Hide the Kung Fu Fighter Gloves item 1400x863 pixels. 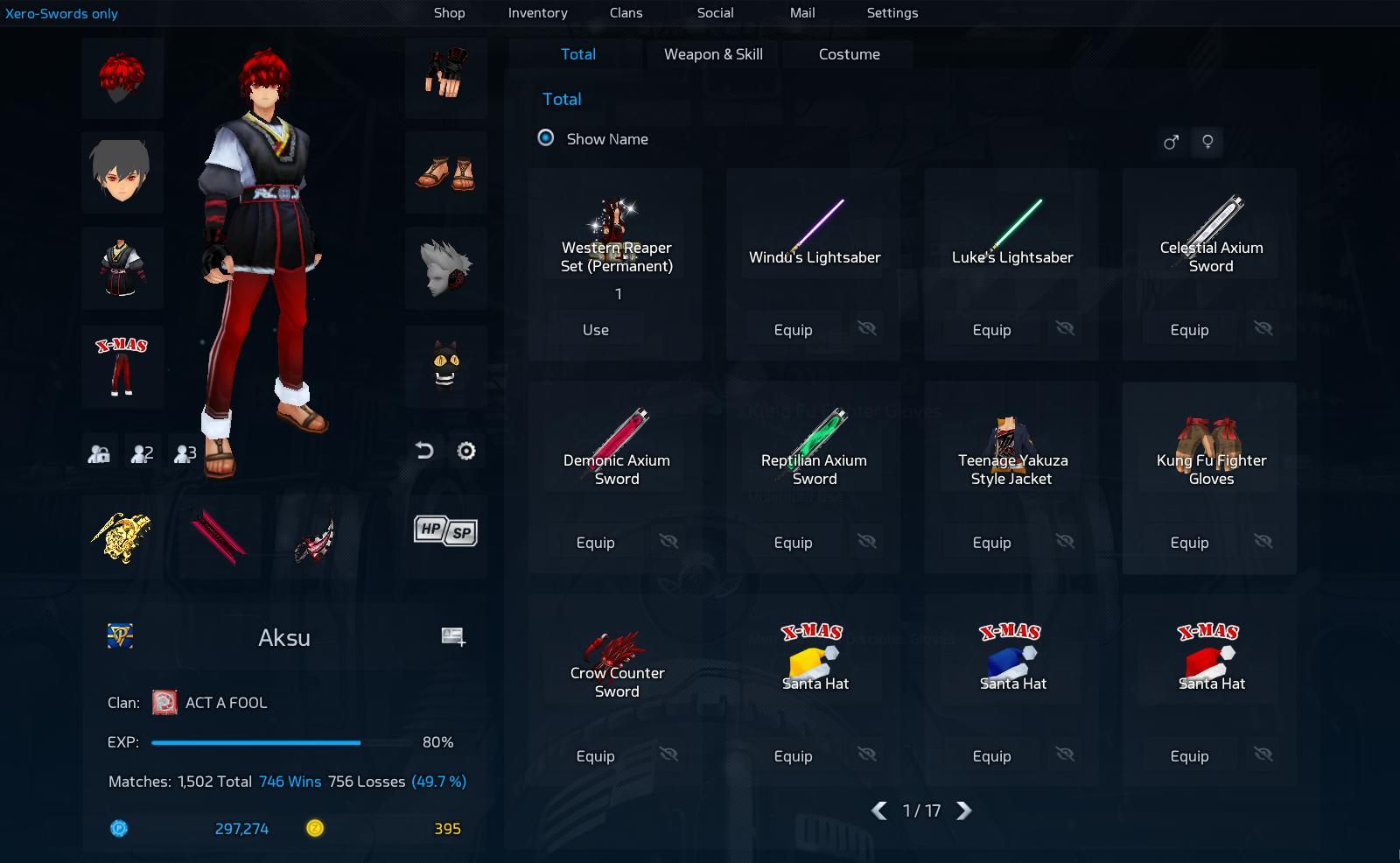coord(1263,542)
